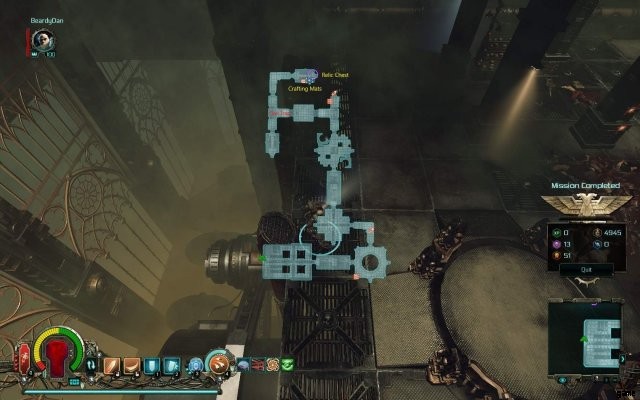Use the round blue ability before the orange
Viewport: 640px width, 400px height.
[x=195, y=364]
